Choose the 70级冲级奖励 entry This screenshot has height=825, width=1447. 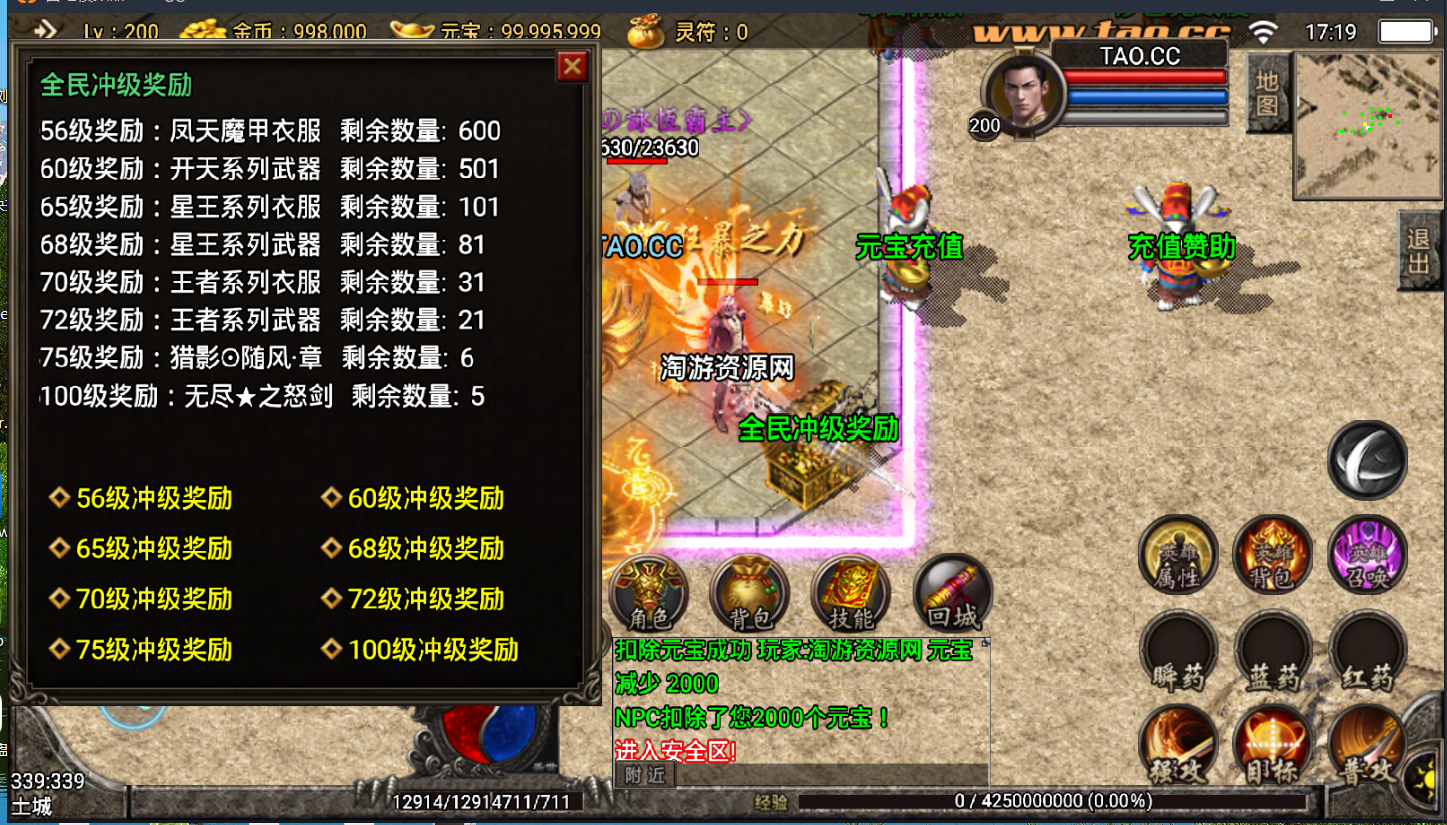coord(154,599)
